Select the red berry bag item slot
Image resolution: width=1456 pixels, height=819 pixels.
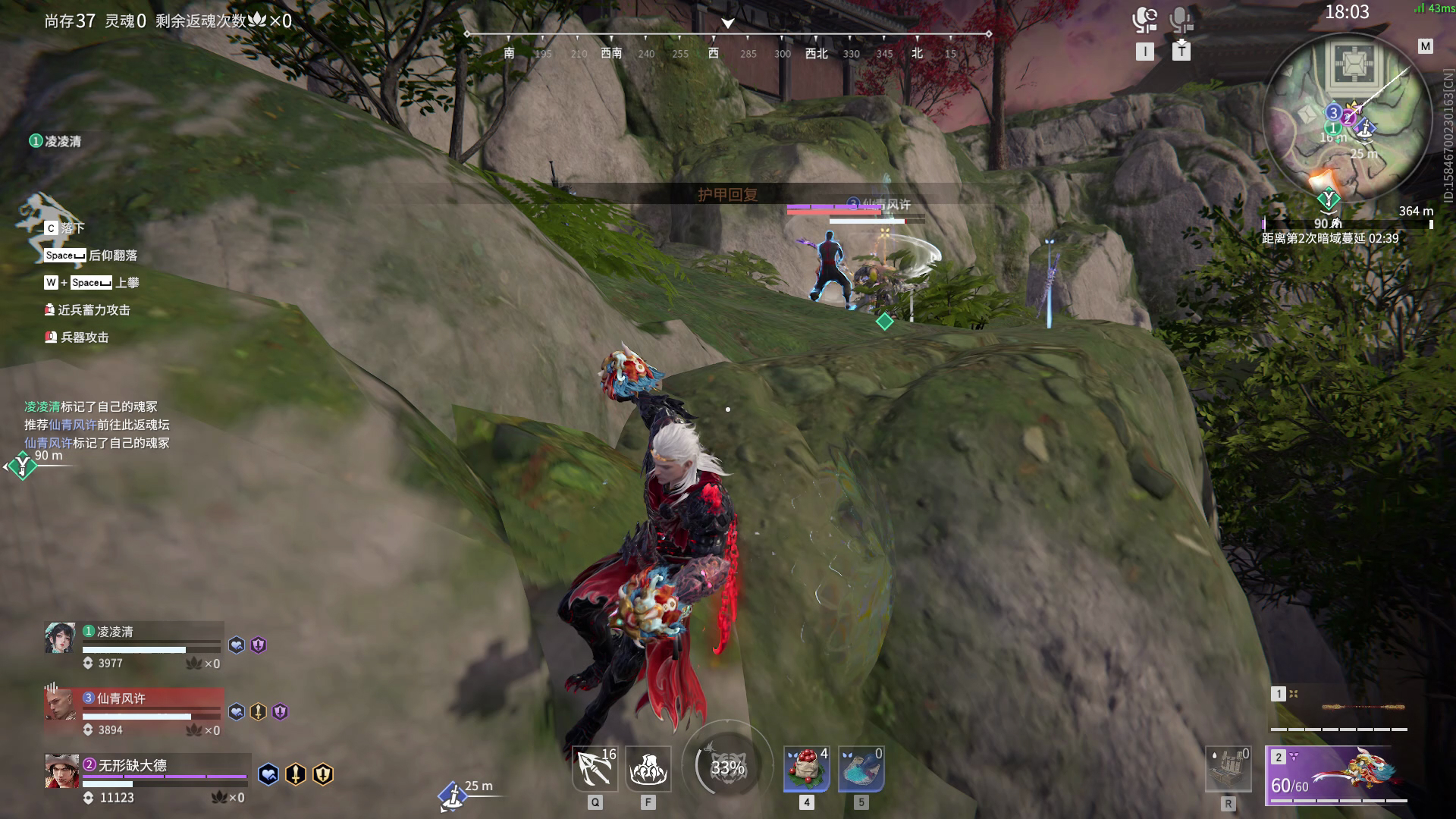pyautogui.click(x=806, y=769)
